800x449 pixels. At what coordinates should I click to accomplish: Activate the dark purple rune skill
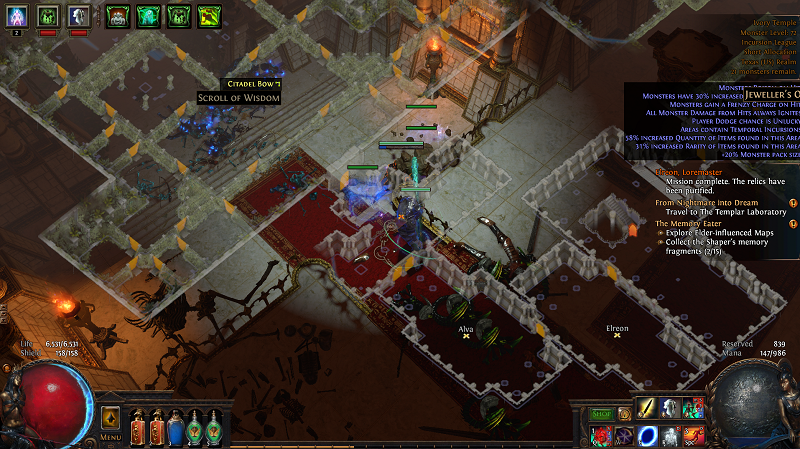click(623, 435)
